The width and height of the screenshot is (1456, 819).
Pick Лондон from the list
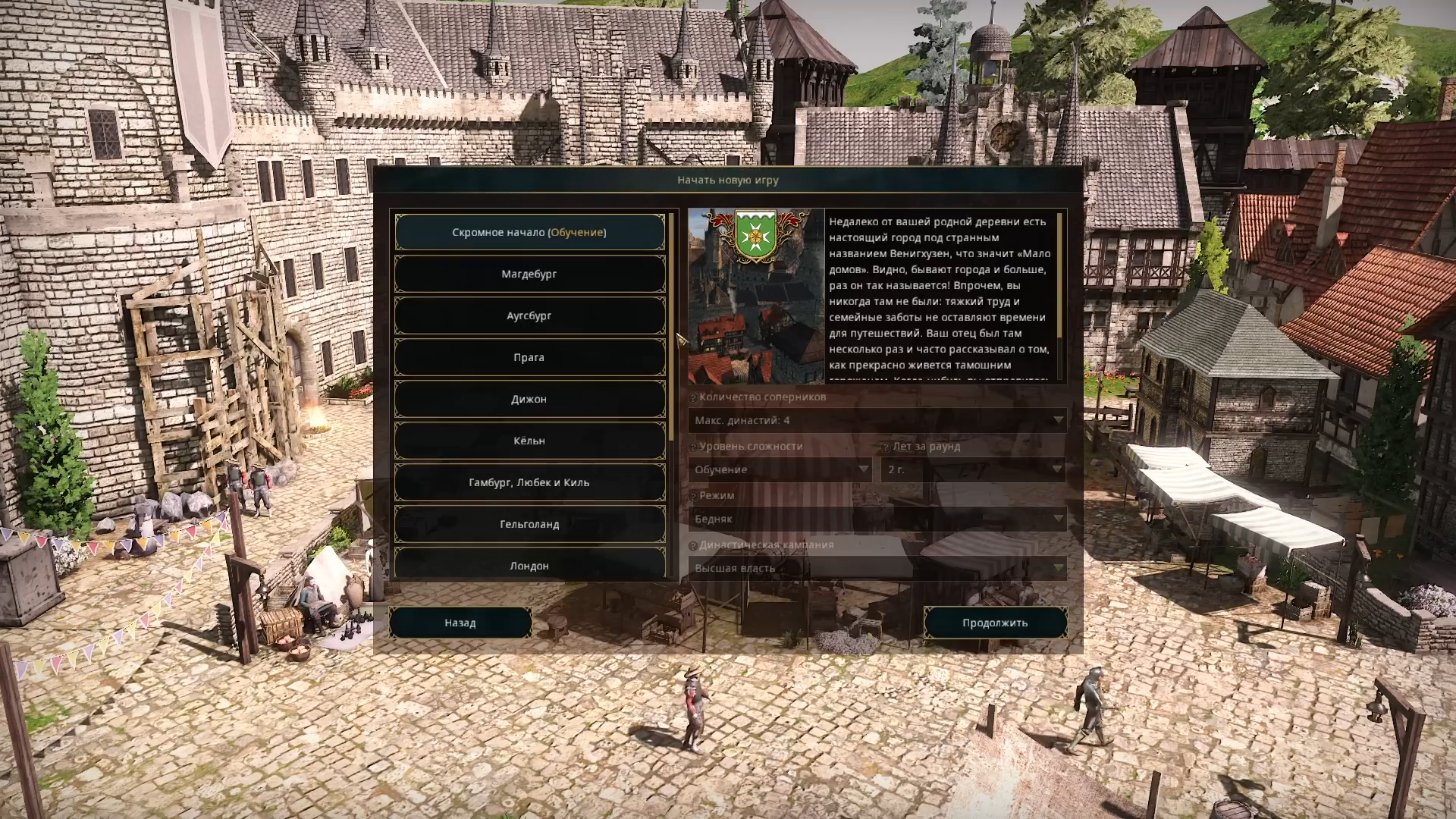[529, 565]
